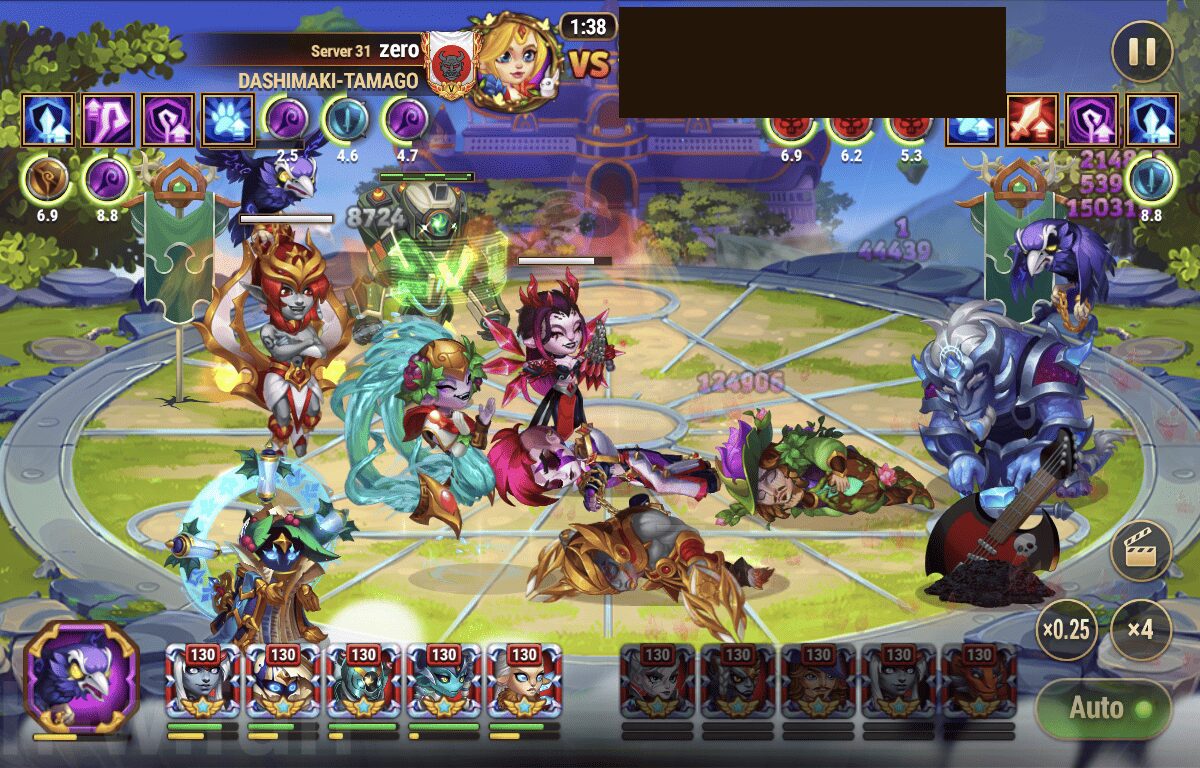This screenshot has height=768, width=1200.
Task: Inspect the enemy sword buff icon
Action: coord(1032,120)
